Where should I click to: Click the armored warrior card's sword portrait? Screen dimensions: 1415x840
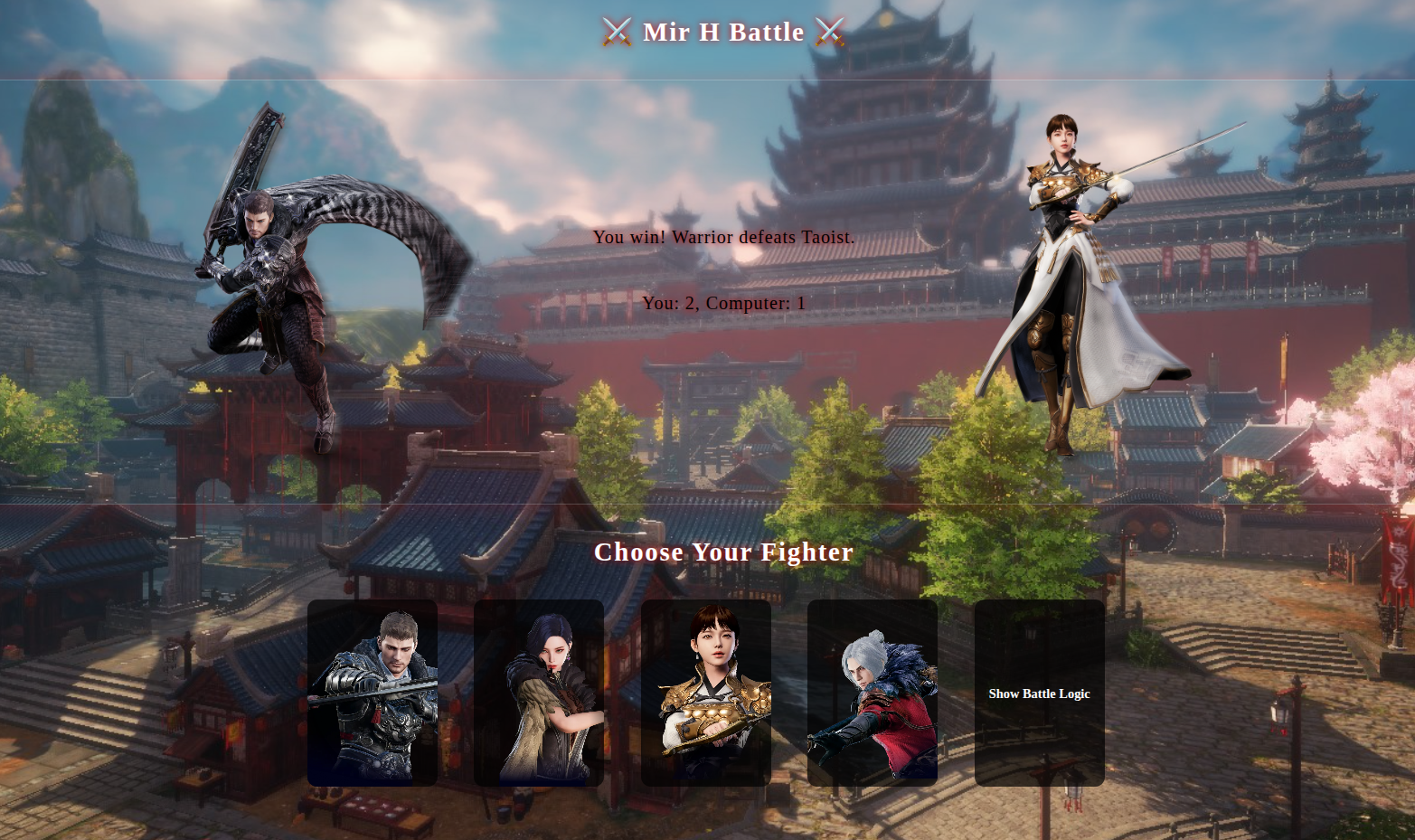[x=372, y=692]
